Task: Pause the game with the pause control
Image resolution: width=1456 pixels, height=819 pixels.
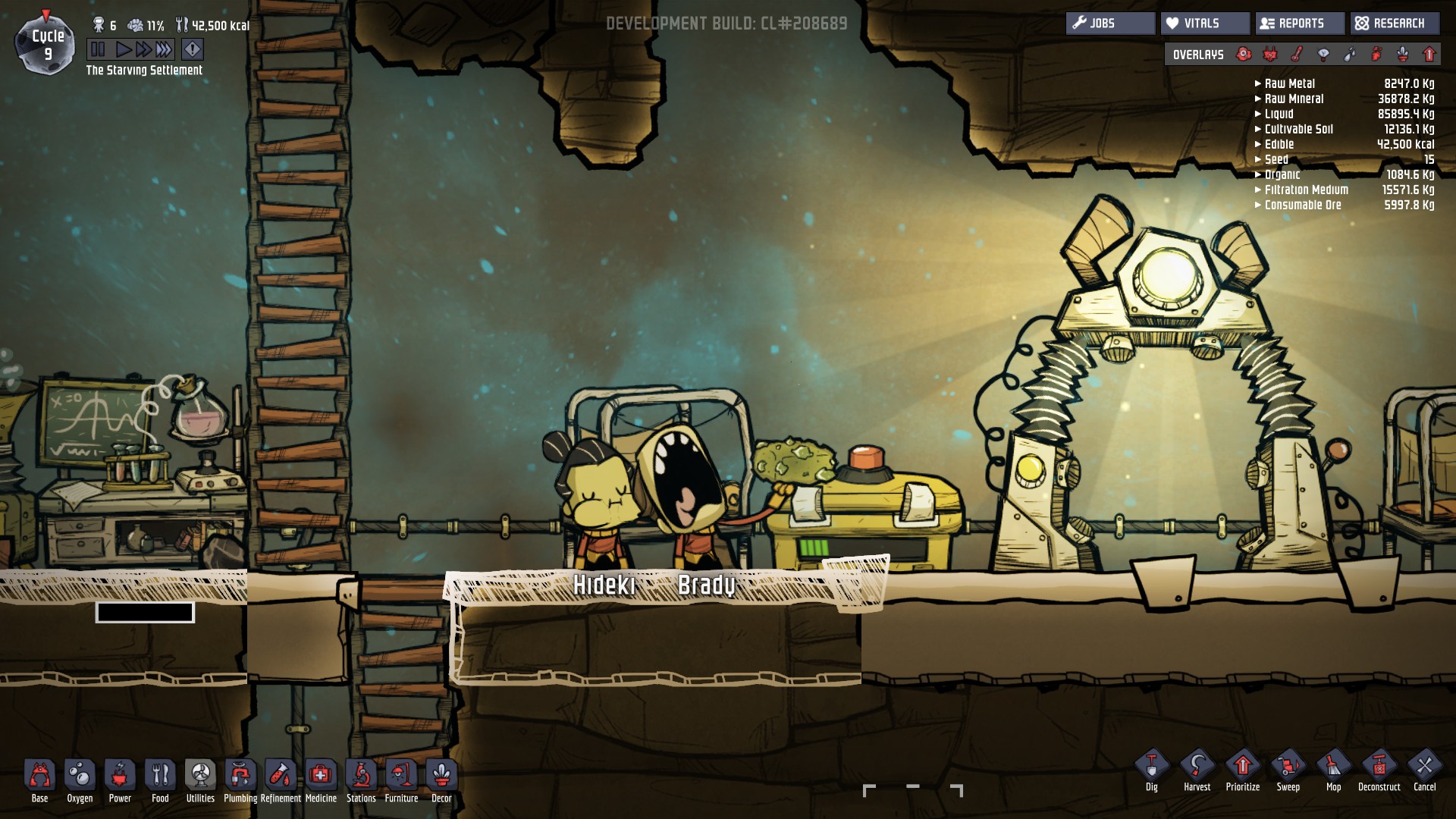Action: (97, 48)
